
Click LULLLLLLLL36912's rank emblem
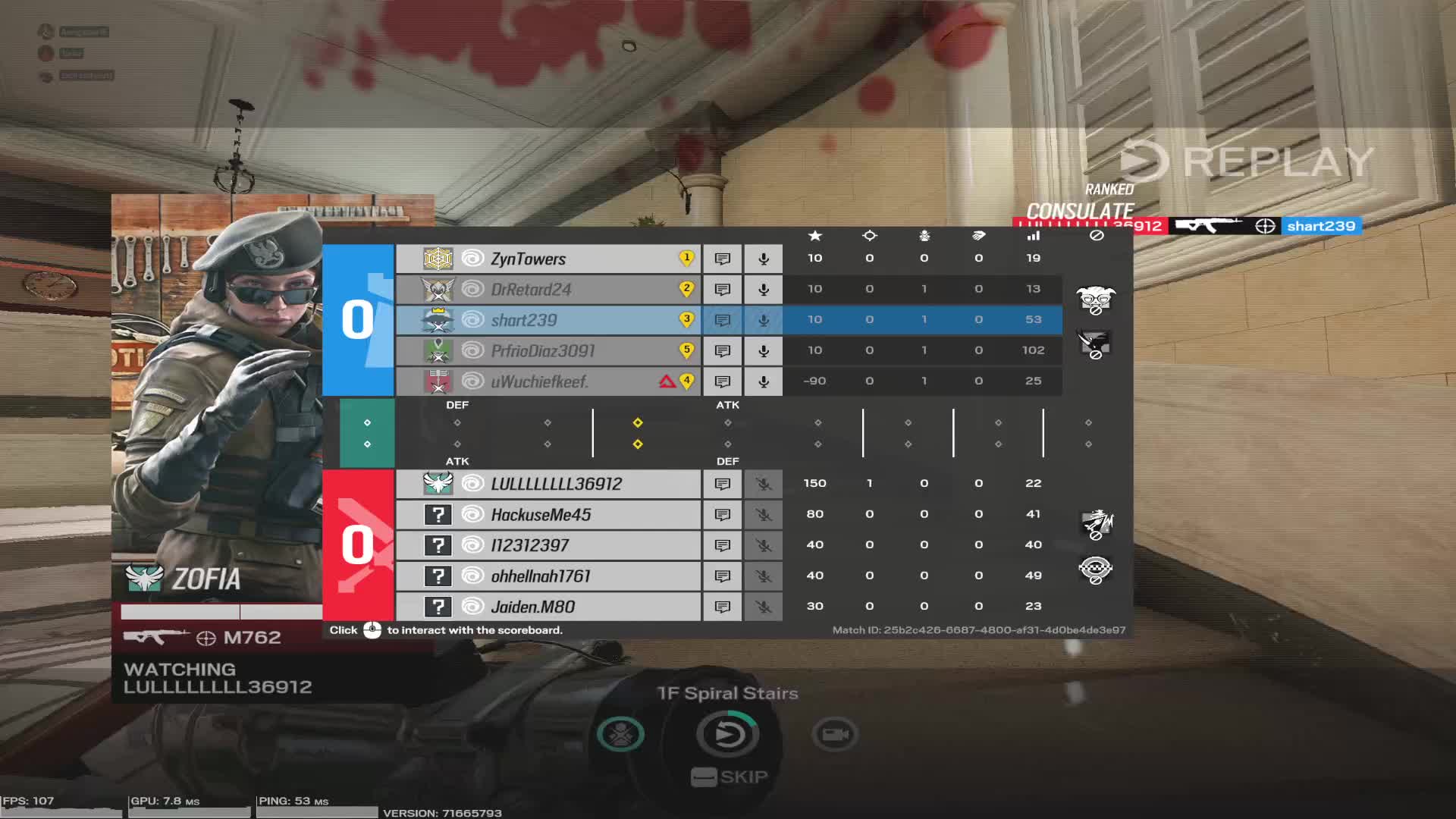tap(438, 483)
